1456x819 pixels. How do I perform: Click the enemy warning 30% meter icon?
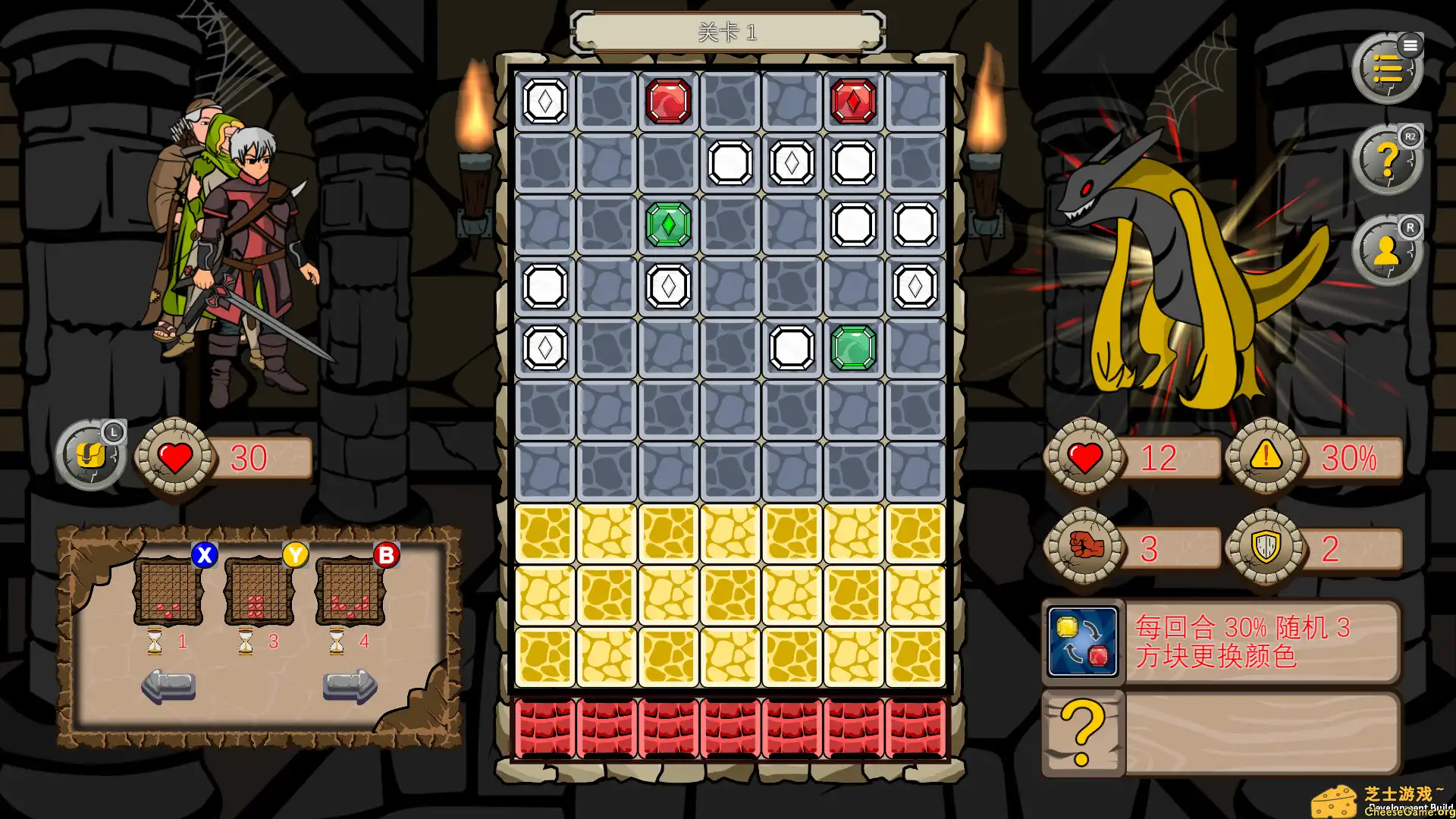click(1265, 456)
